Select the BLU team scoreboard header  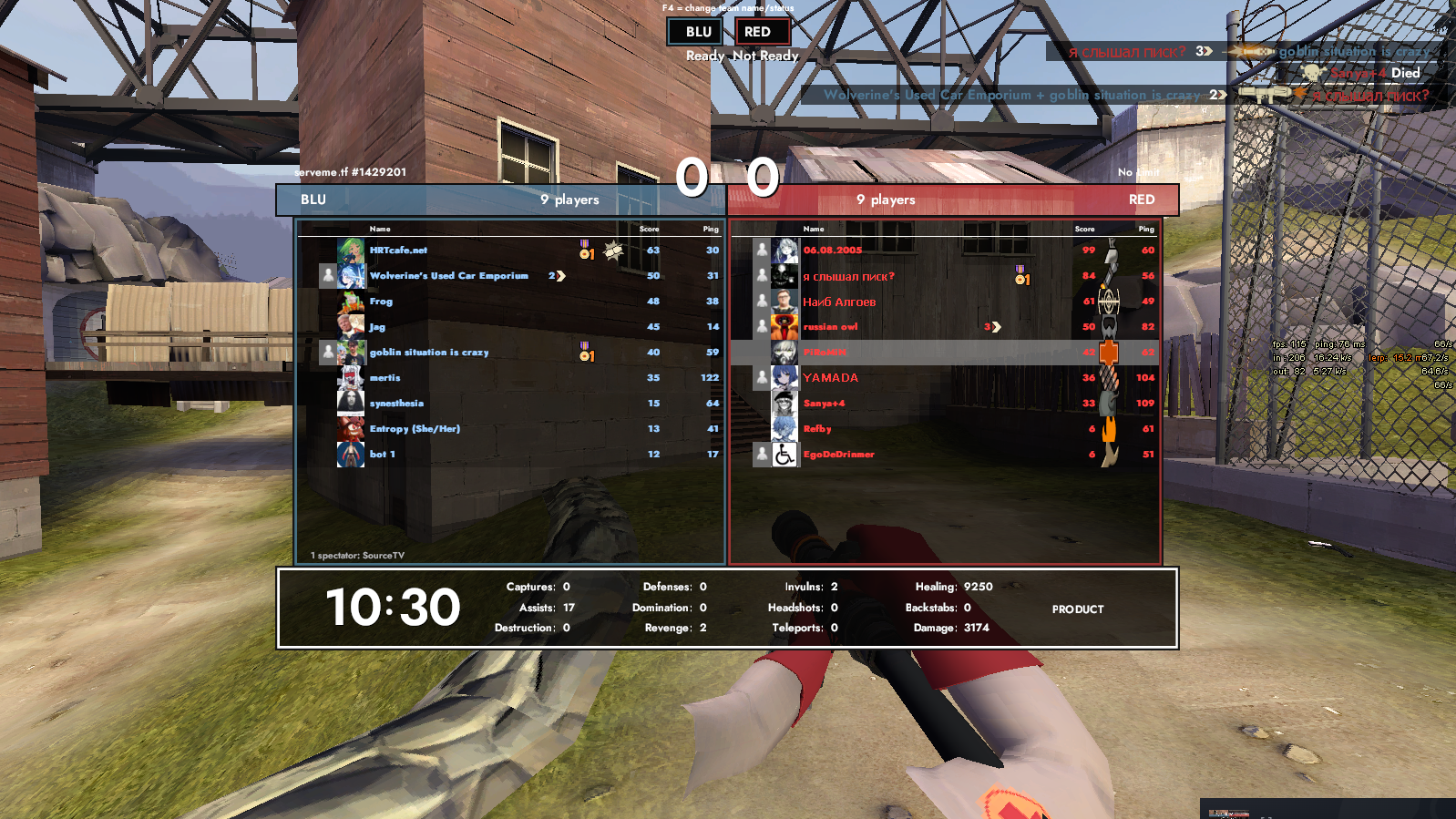point(500,200)
